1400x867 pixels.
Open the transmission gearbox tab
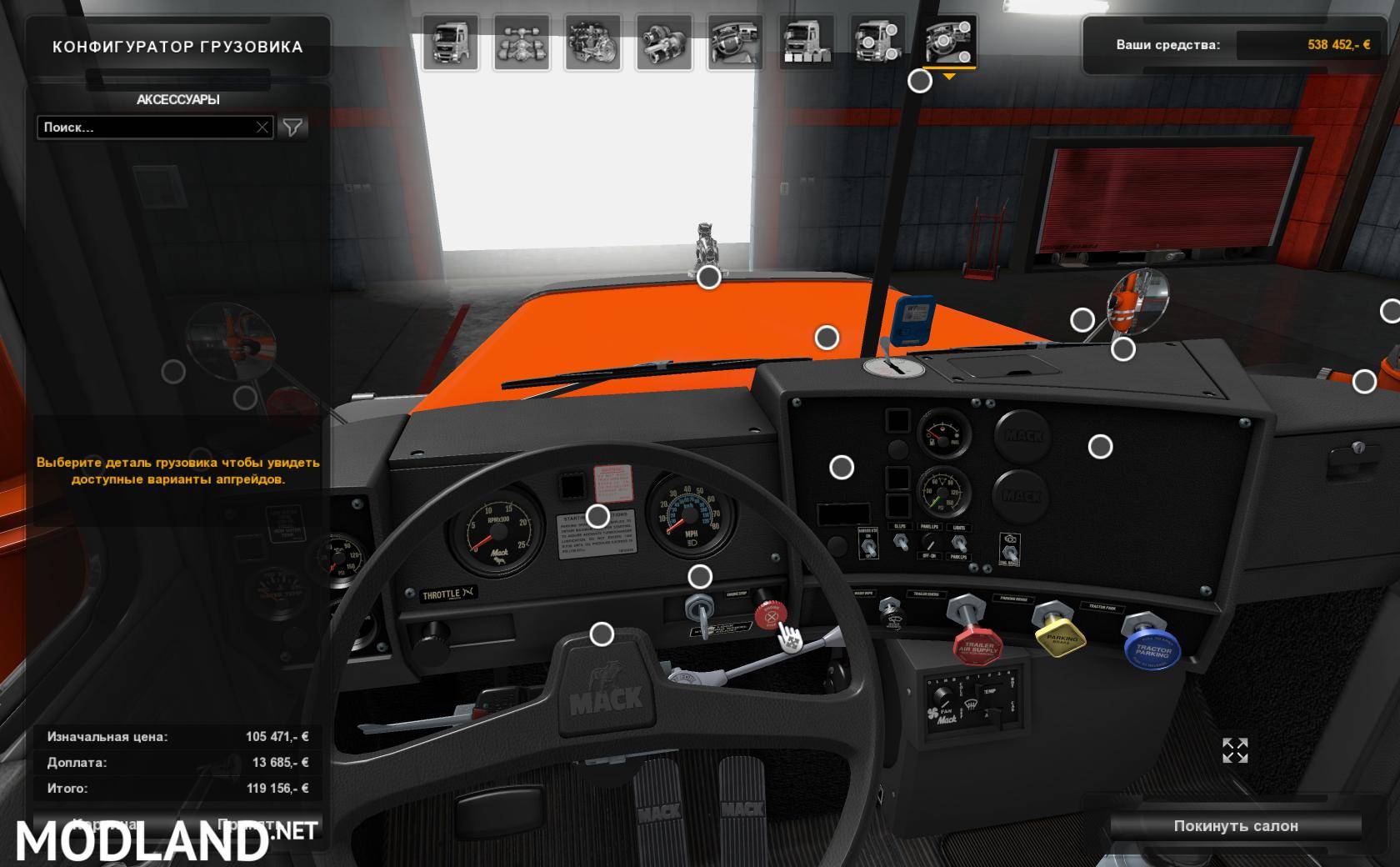pyautogui.click(x=664, y=42)
